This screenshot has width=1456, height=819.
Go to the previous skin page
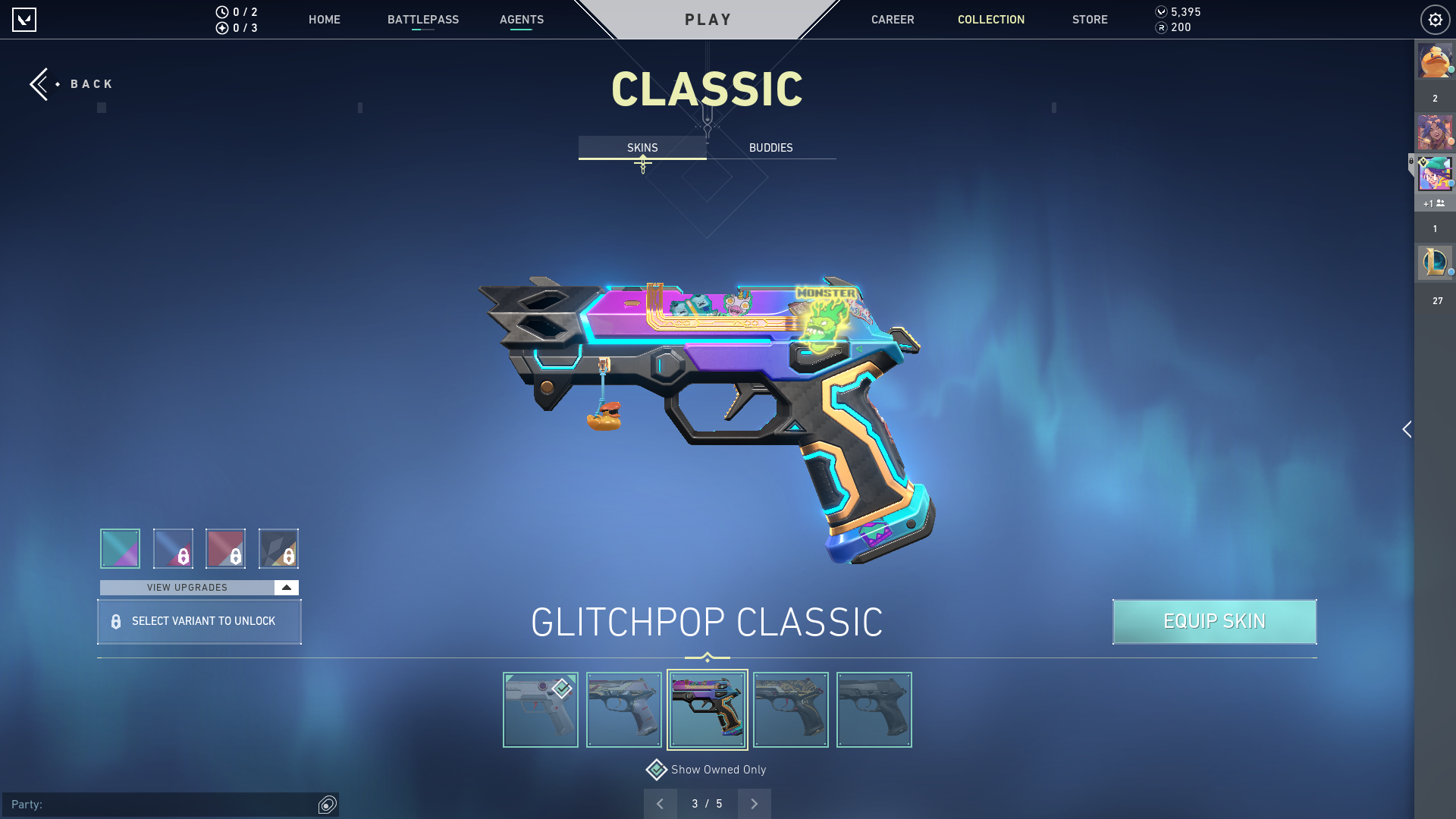pyautogui.click(x=661, y=804)
